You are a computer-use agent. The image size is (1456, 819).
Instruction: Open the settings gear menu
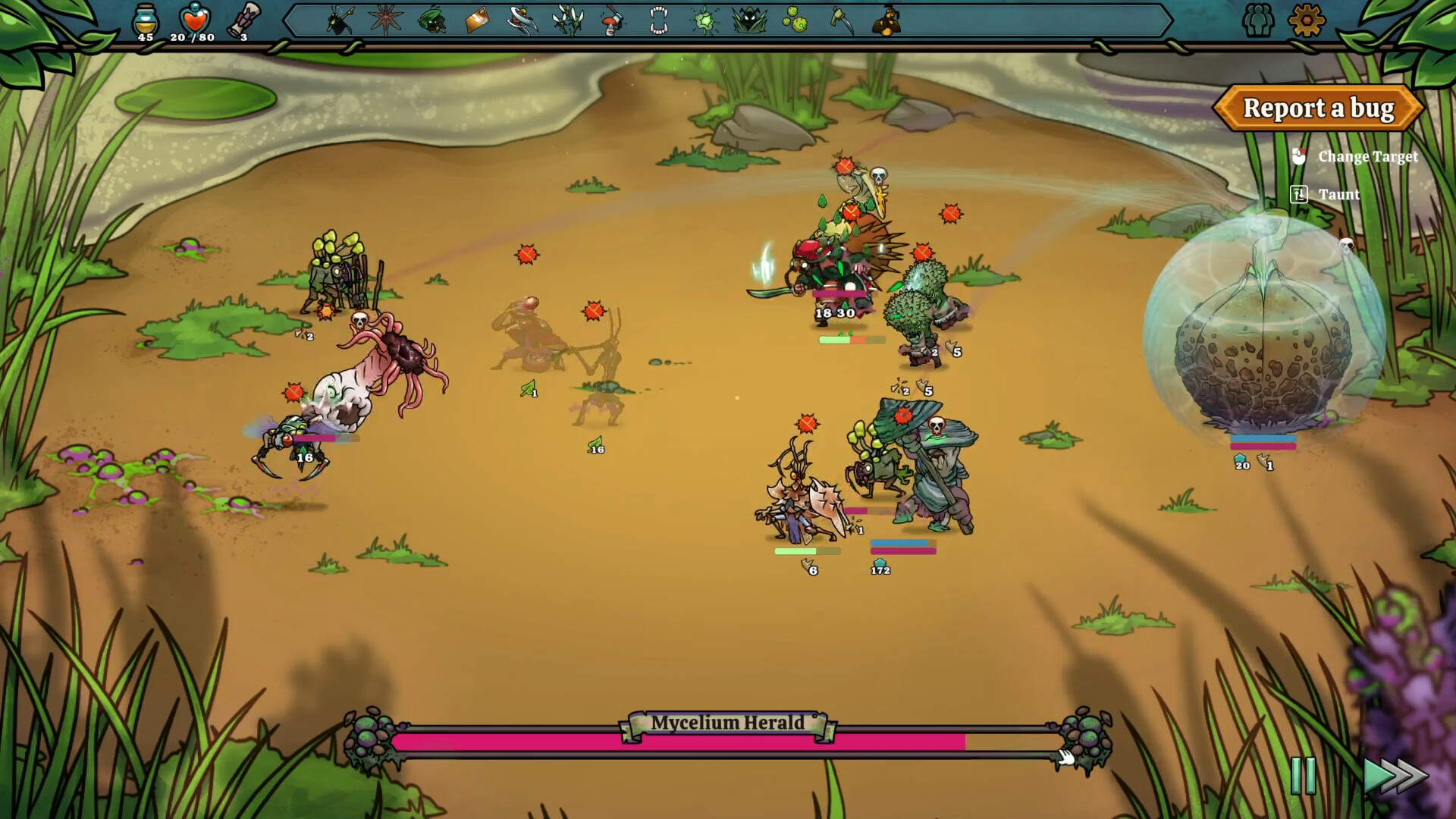tap(1306, 20)
